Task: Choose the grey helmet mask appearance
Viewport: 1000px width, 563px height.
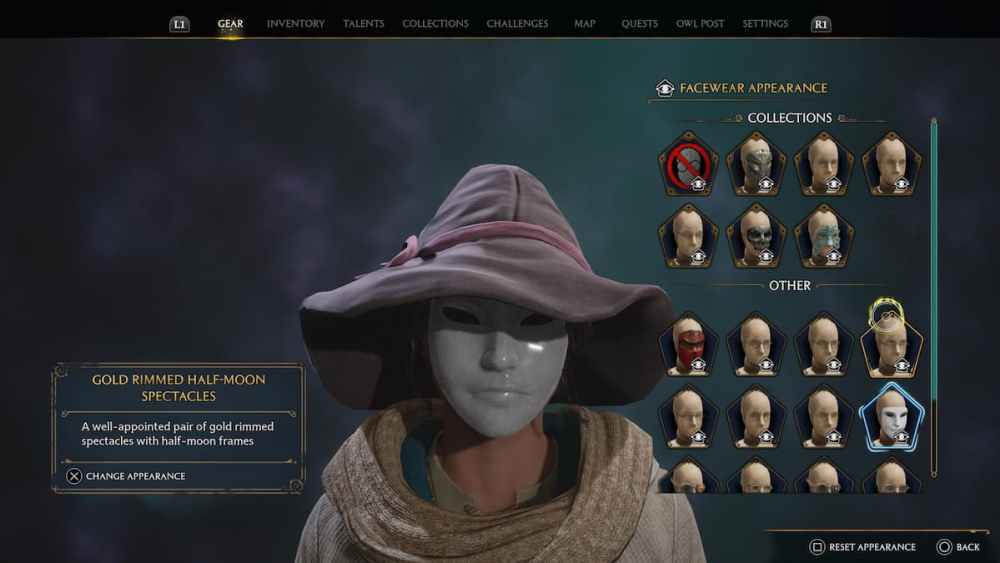Action: click(x=756, y=165)
